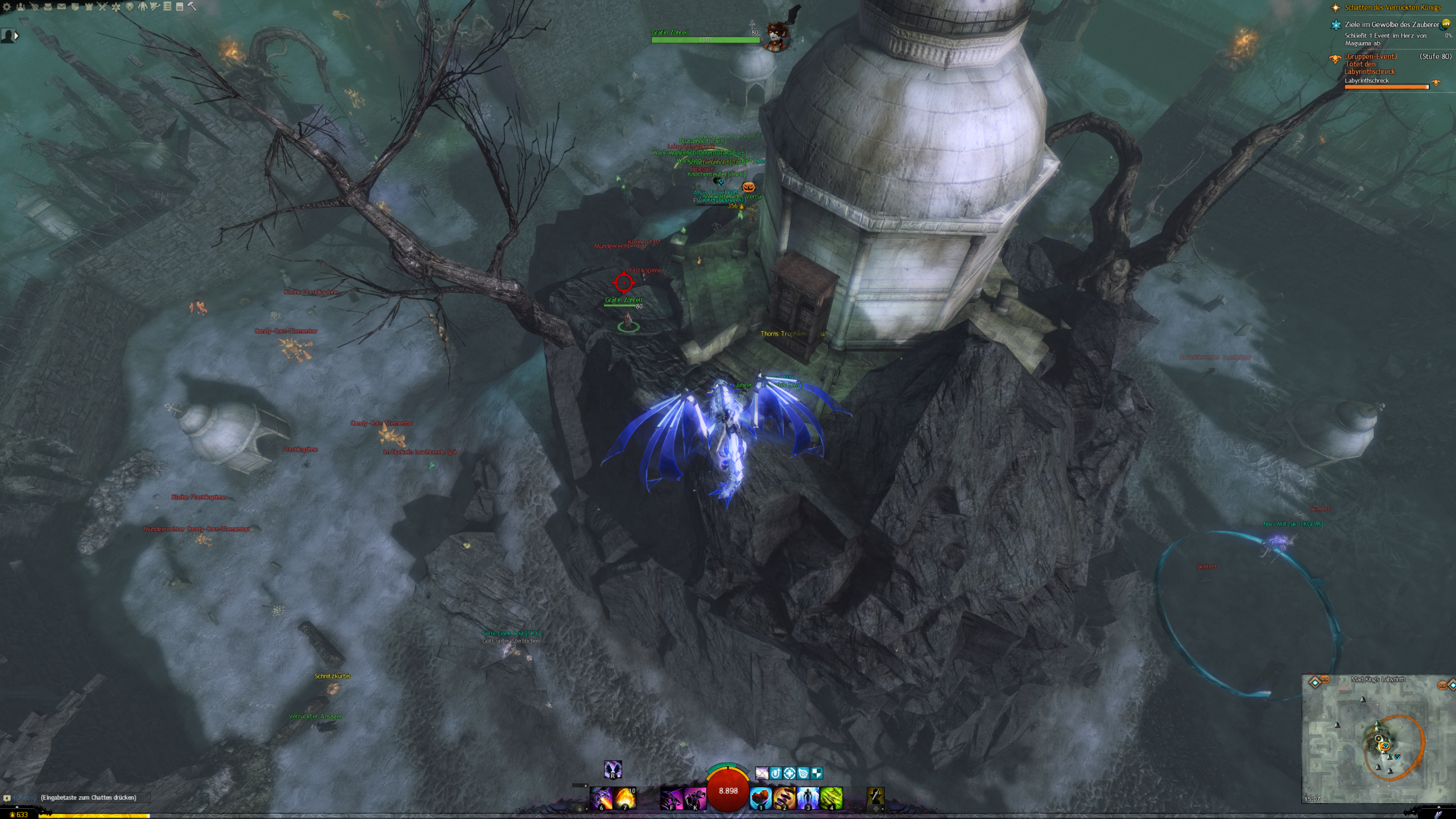Use the red crystal mount skill 1
This screenshot has width=1456, height=819.
pyautogui.click(x=761, y=798)
